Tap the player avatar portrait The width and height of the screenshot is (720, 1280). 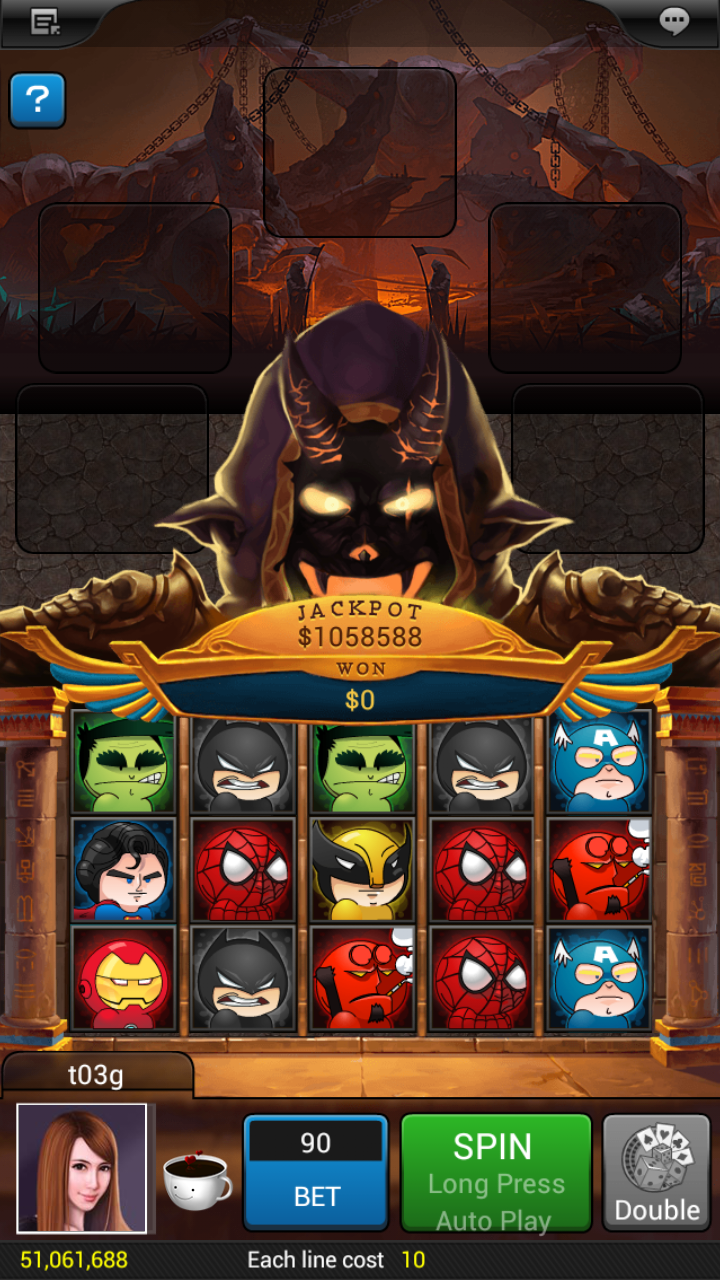82,1168
